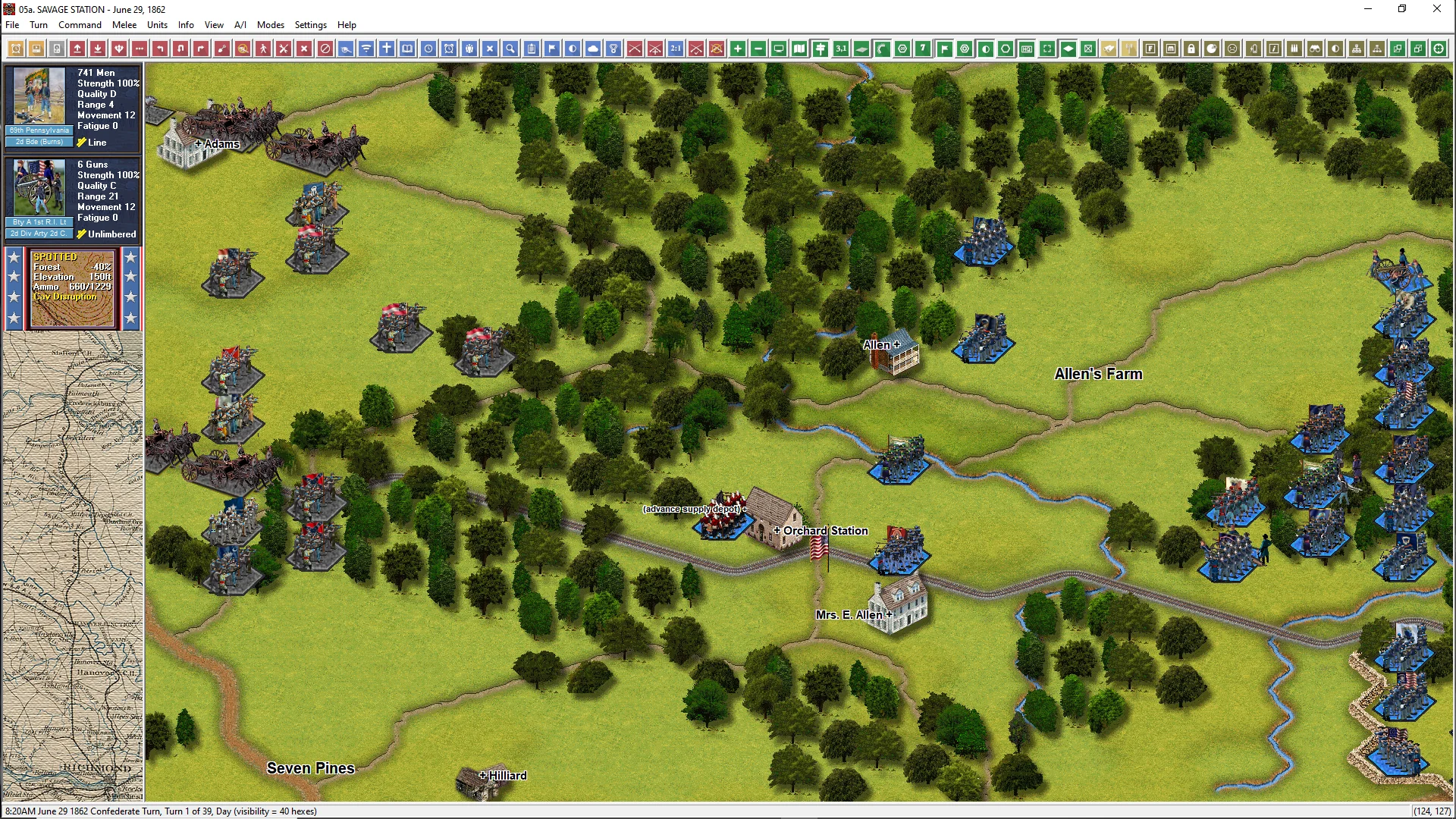The image size is (1456, 819).
Task: Click the red walking man toolbar icon
Action: point(263,49)
